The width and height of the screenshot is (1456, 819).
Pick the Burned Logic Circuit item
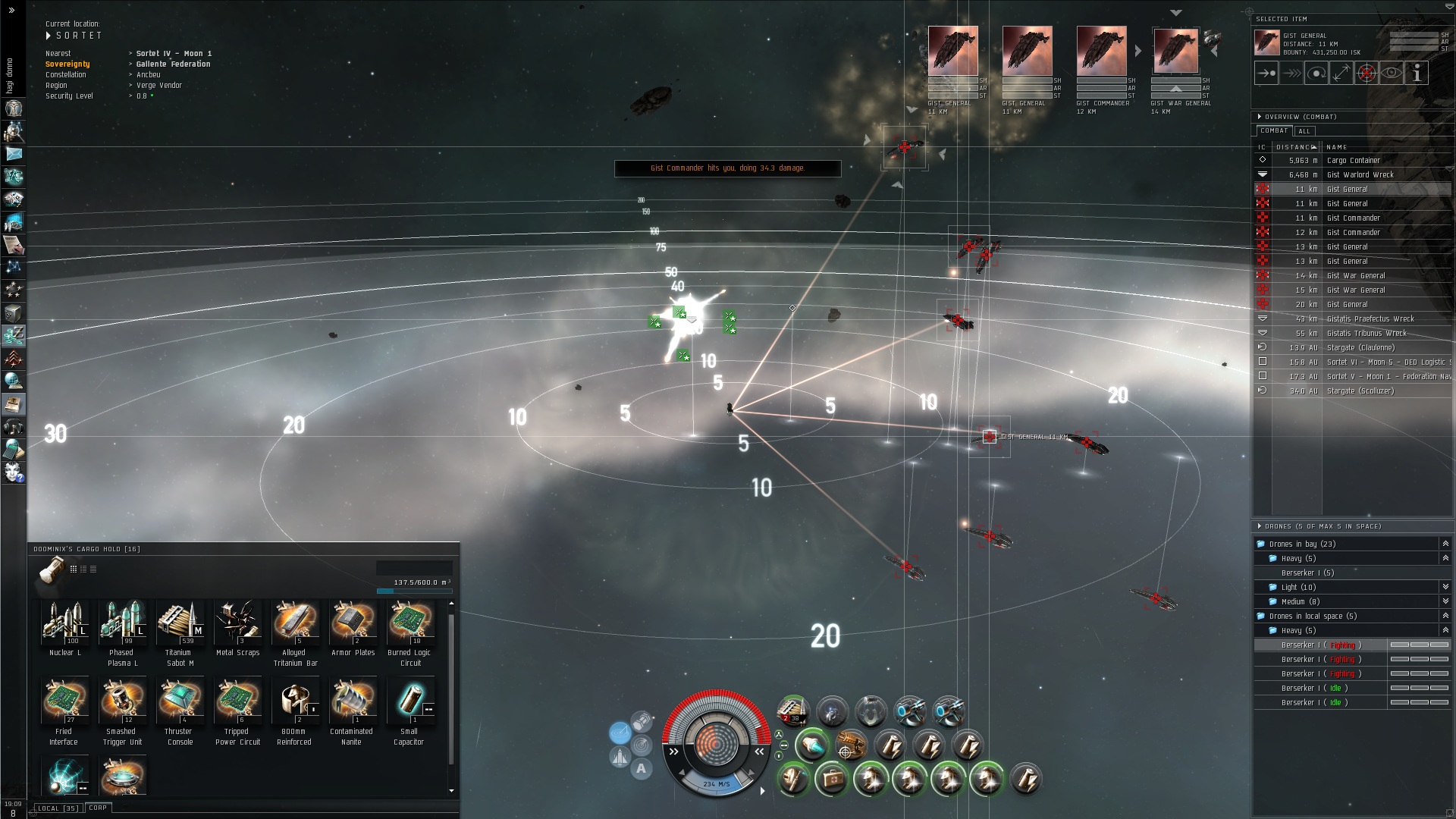pos(409,622)
